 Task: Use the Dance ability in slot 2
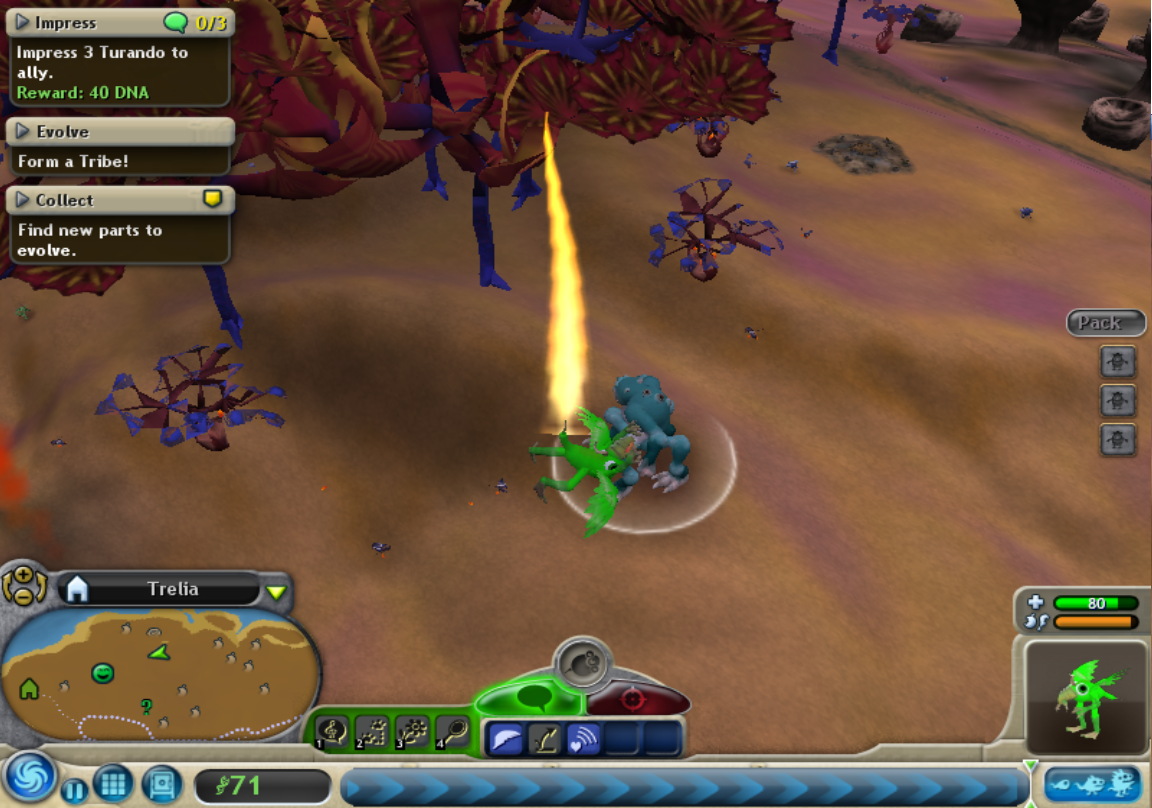point(372,733)
